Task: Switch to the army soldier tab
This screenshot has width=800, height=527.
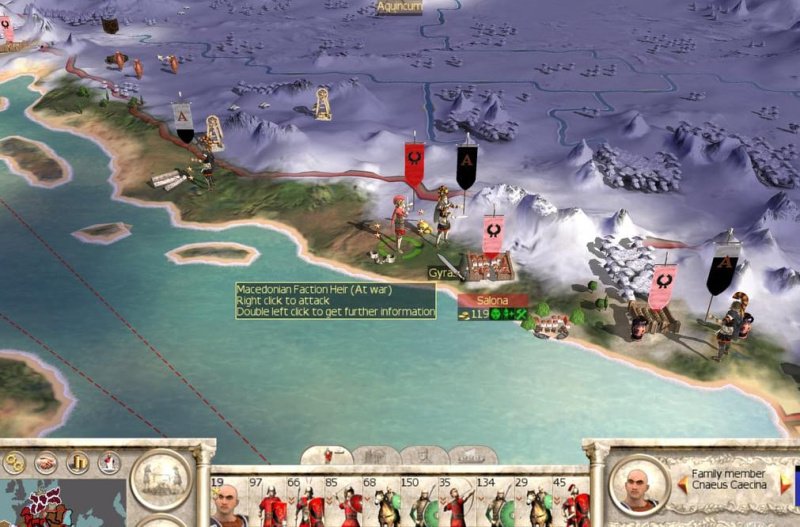Action: click(326, 456)
